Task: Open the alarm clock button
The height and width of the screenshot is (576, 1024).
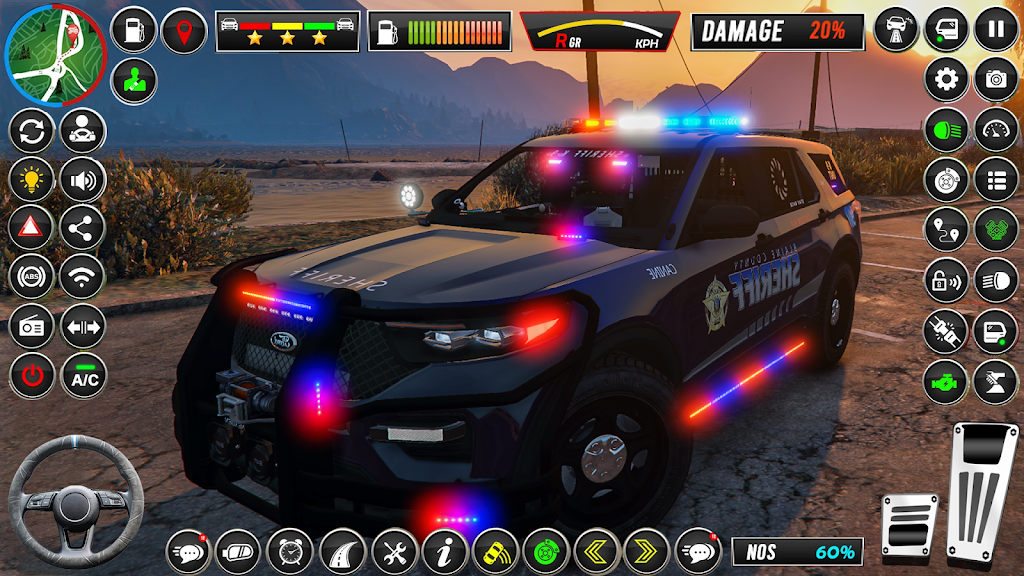Action: coord(290,551)
